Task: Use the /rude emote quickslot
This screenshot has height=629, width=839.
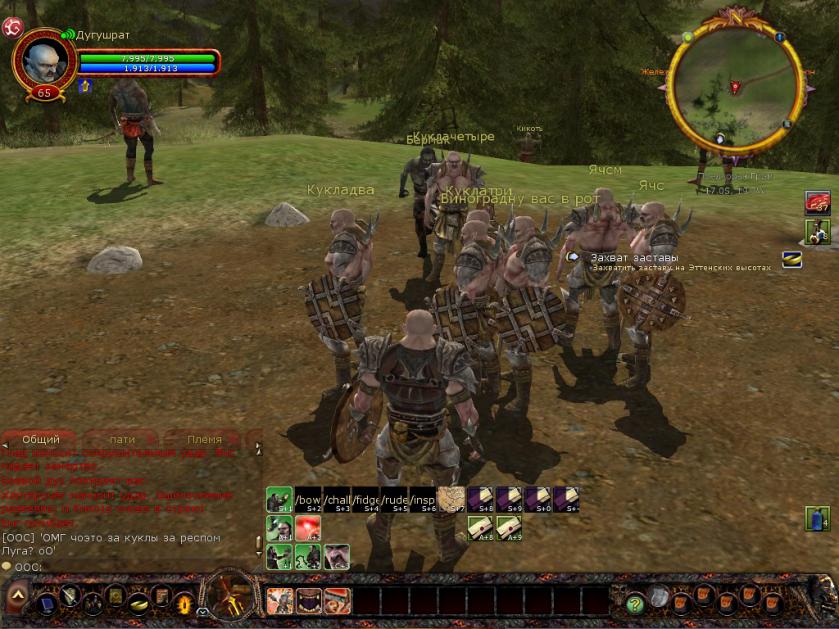Action: coord(394,499)
